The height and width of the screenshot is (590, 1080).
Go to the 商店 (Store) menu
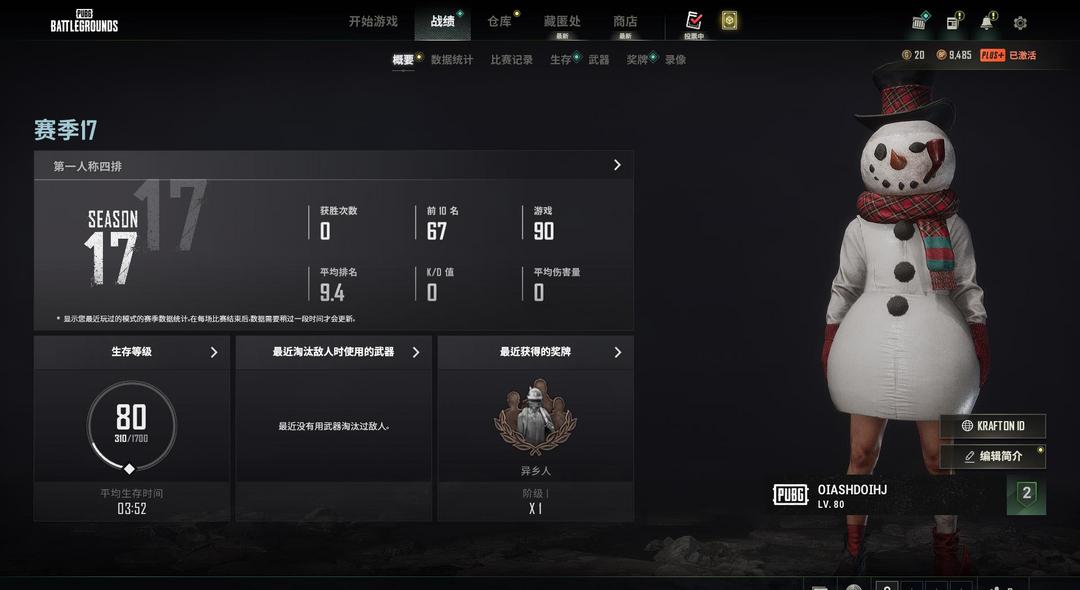click(625, 21)
